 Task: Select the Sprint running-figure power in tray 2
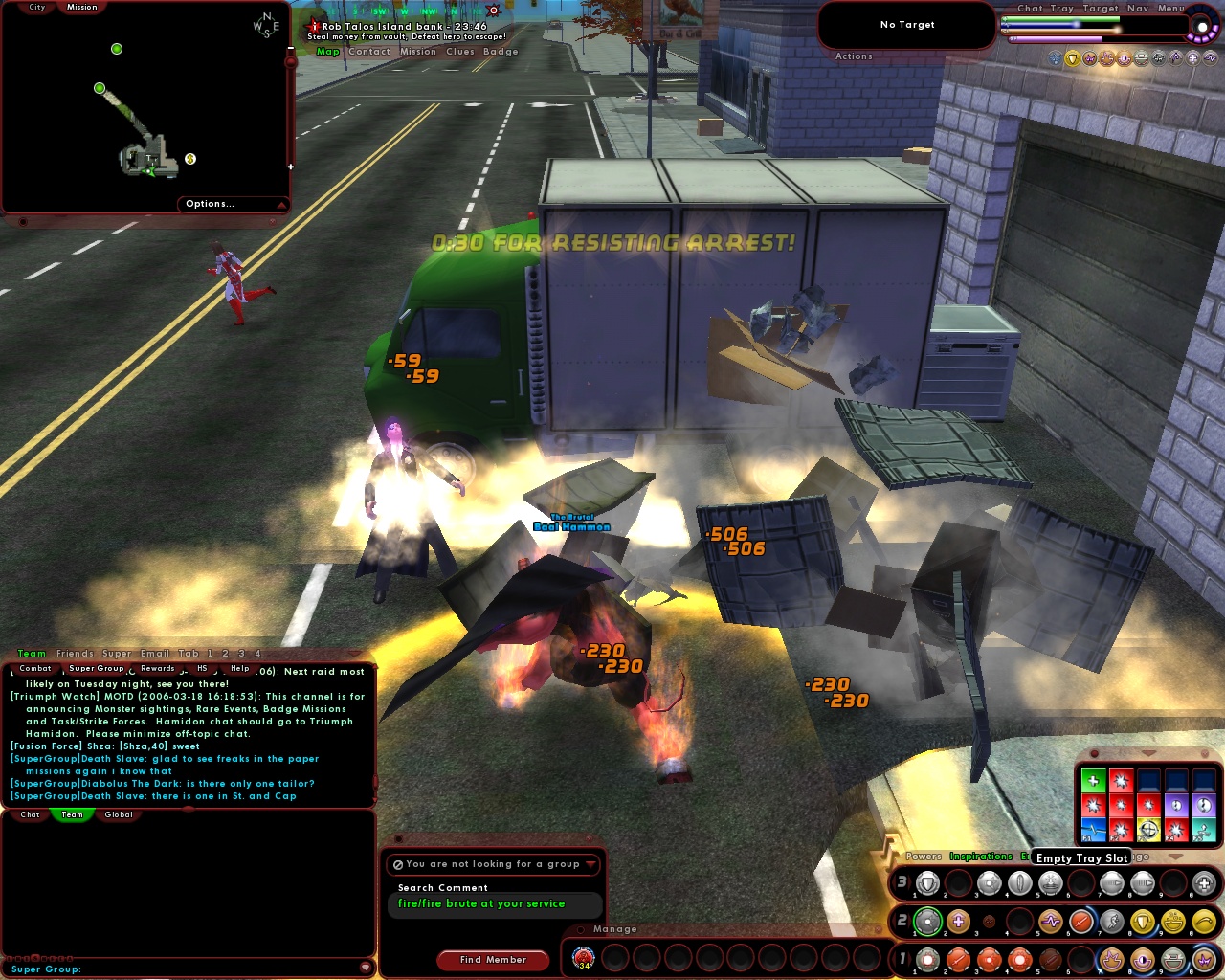point(1111,921)
